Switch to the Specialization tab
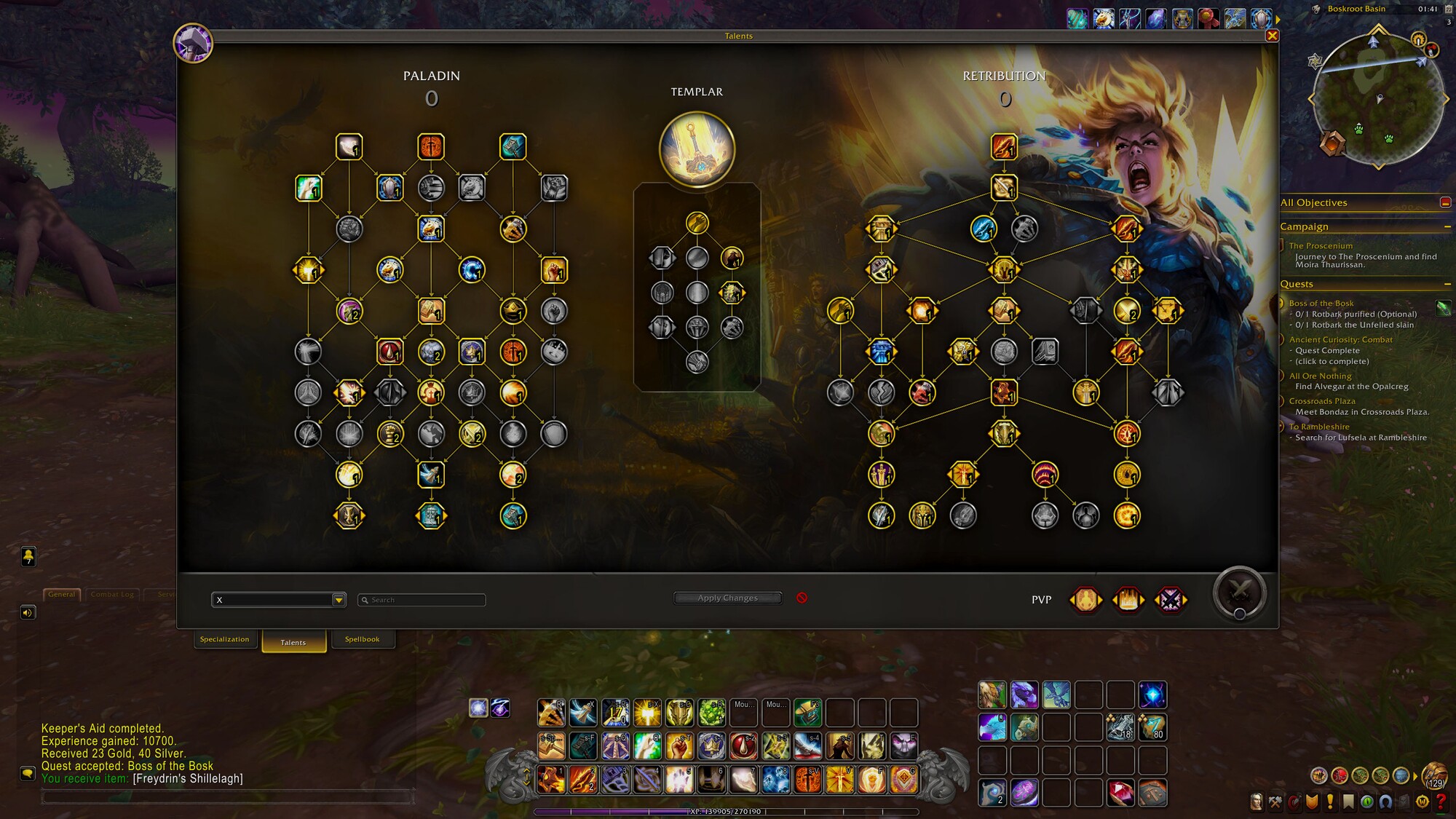Screen dimensions: 1456x819 coord(224,639)
